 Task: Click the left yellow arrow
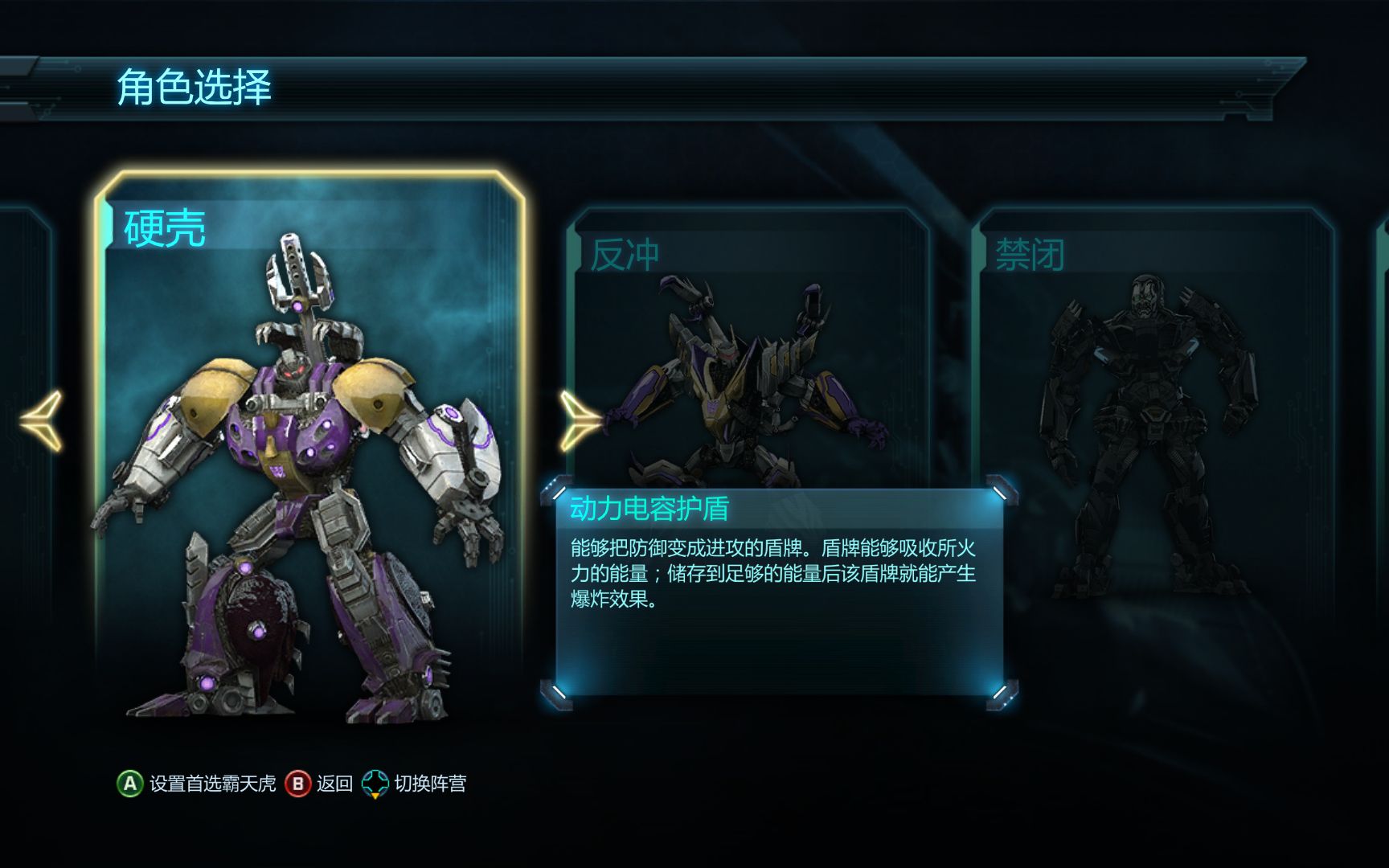pos(42,420)
